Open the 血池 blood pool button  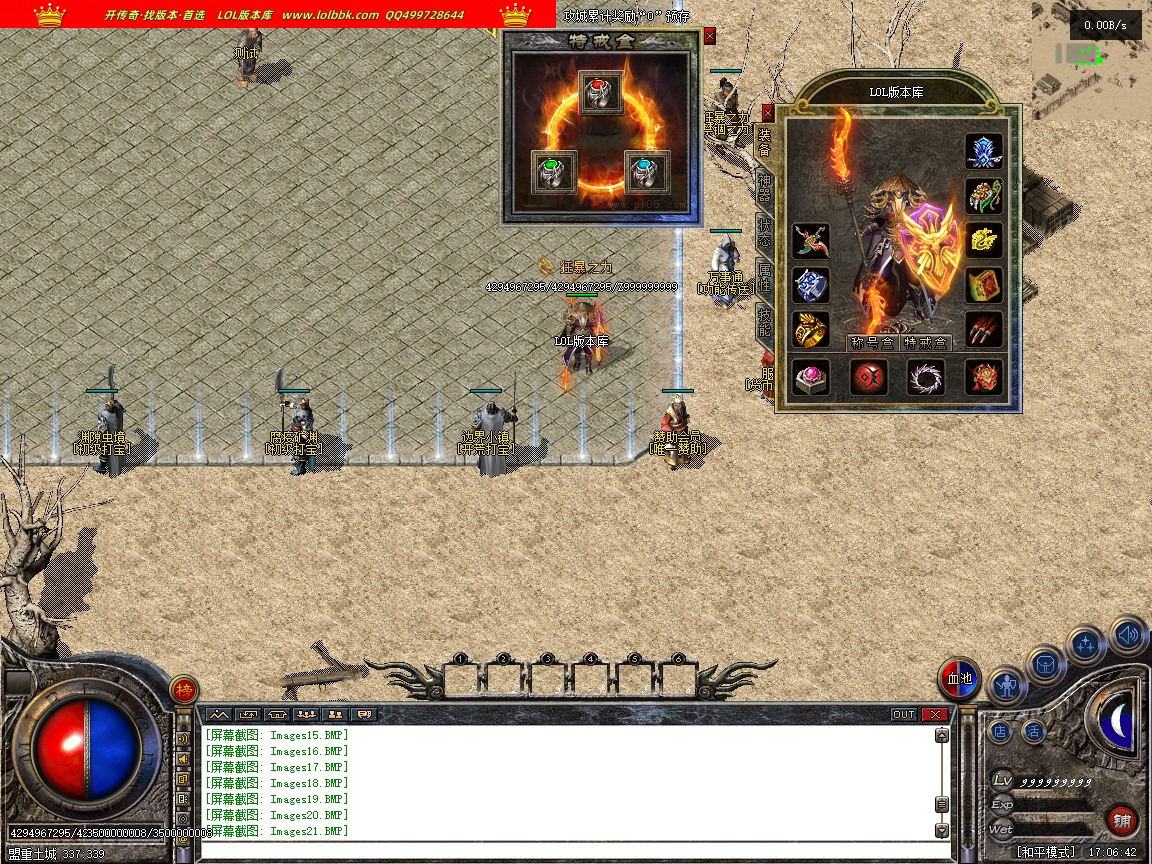tap(959, 680)
